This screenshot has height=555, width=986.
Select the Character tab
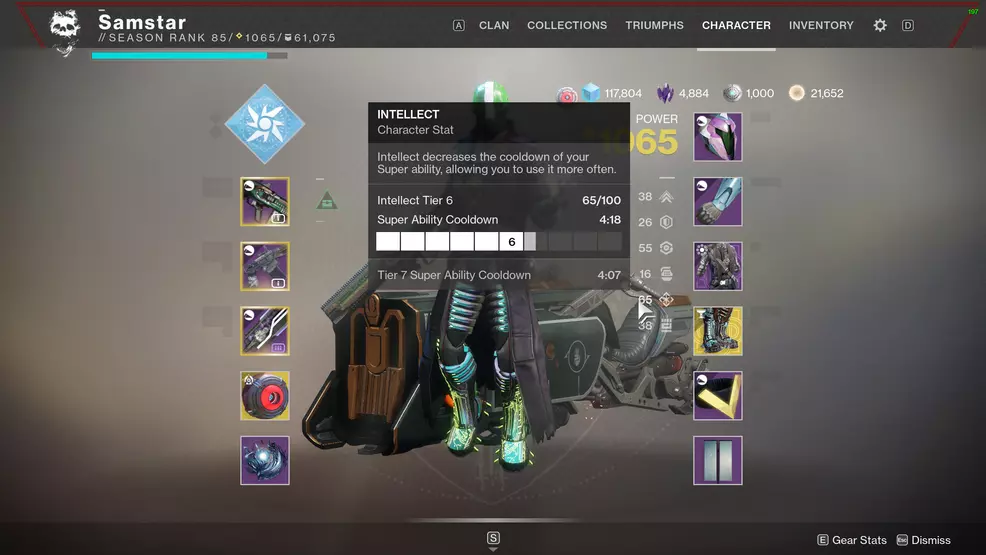[x=736, y=25]
